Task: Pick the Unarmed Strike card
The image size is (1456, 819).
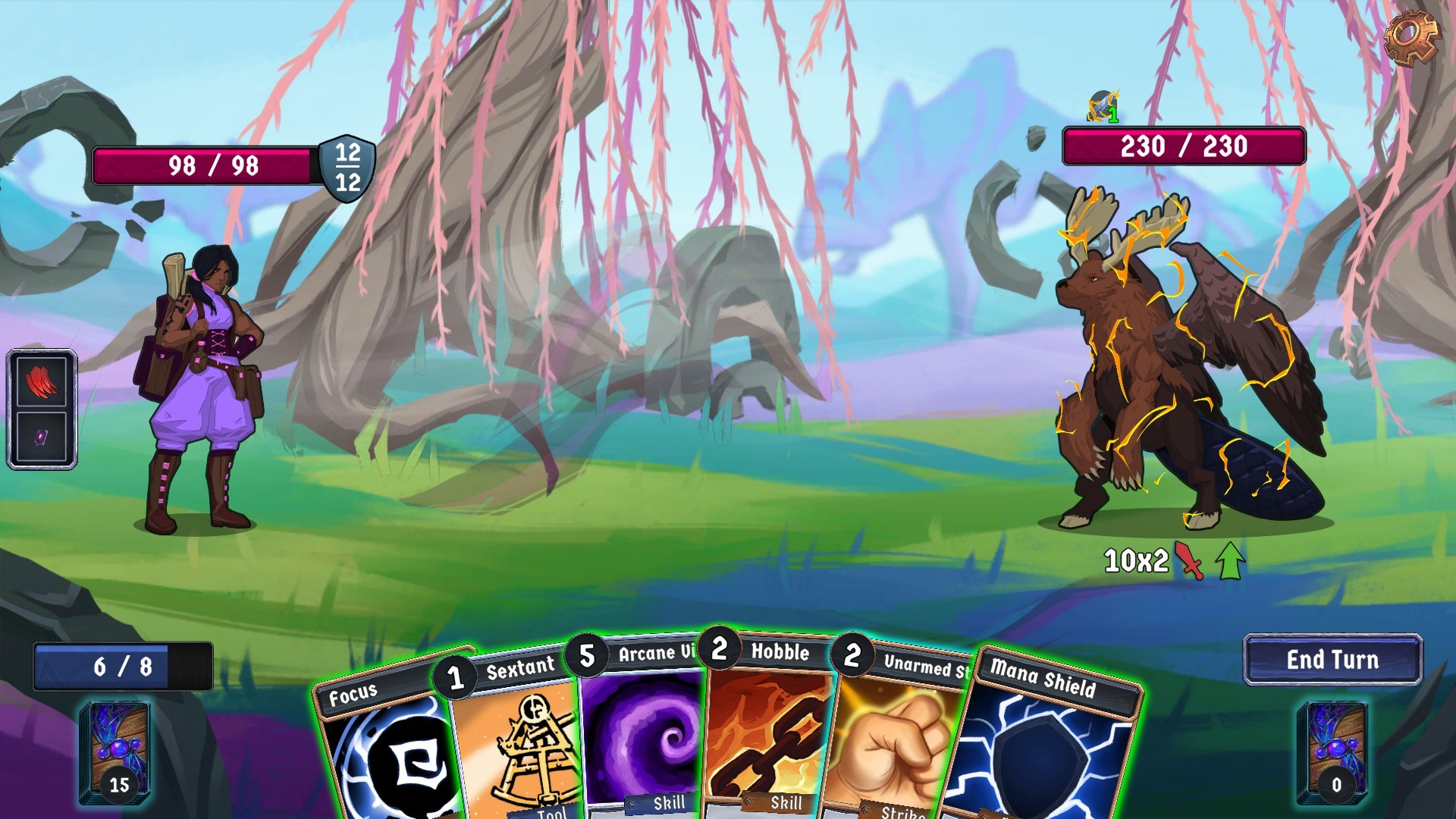Action: 895,743
